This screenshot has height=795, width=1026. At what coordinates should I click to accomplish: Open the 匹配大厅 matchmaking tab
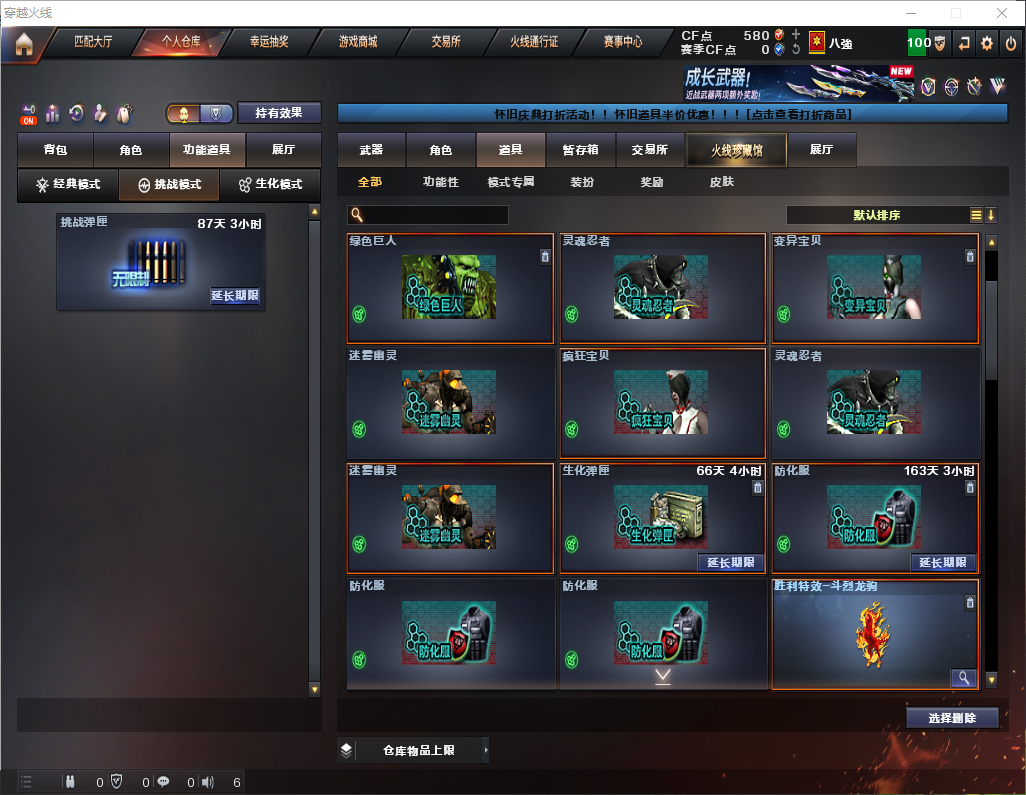pyautogui.click(x=93, y=43)
